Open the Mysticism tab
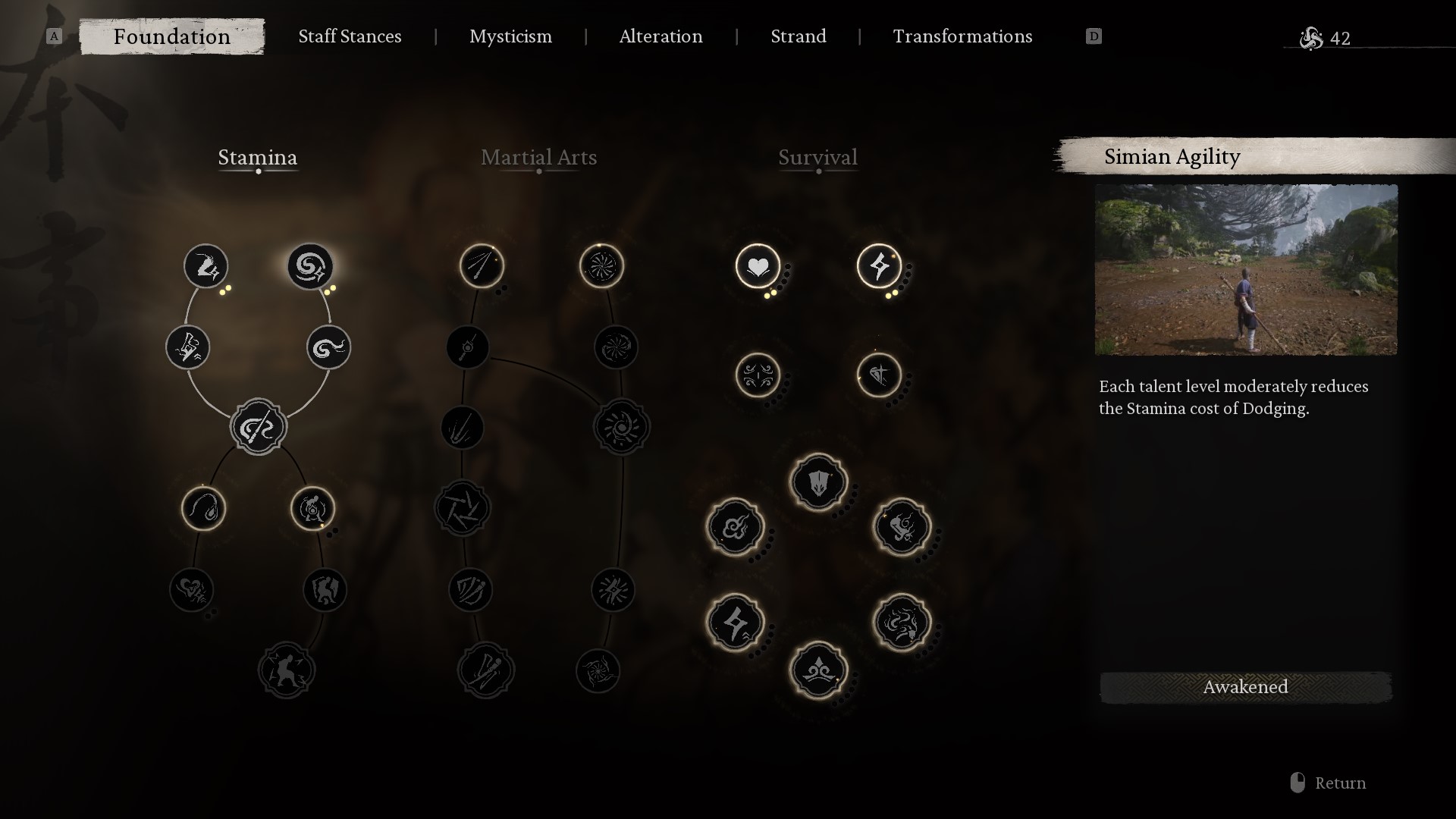The height and width of the screenshot is (819, 1456). [x=510, y=36]
